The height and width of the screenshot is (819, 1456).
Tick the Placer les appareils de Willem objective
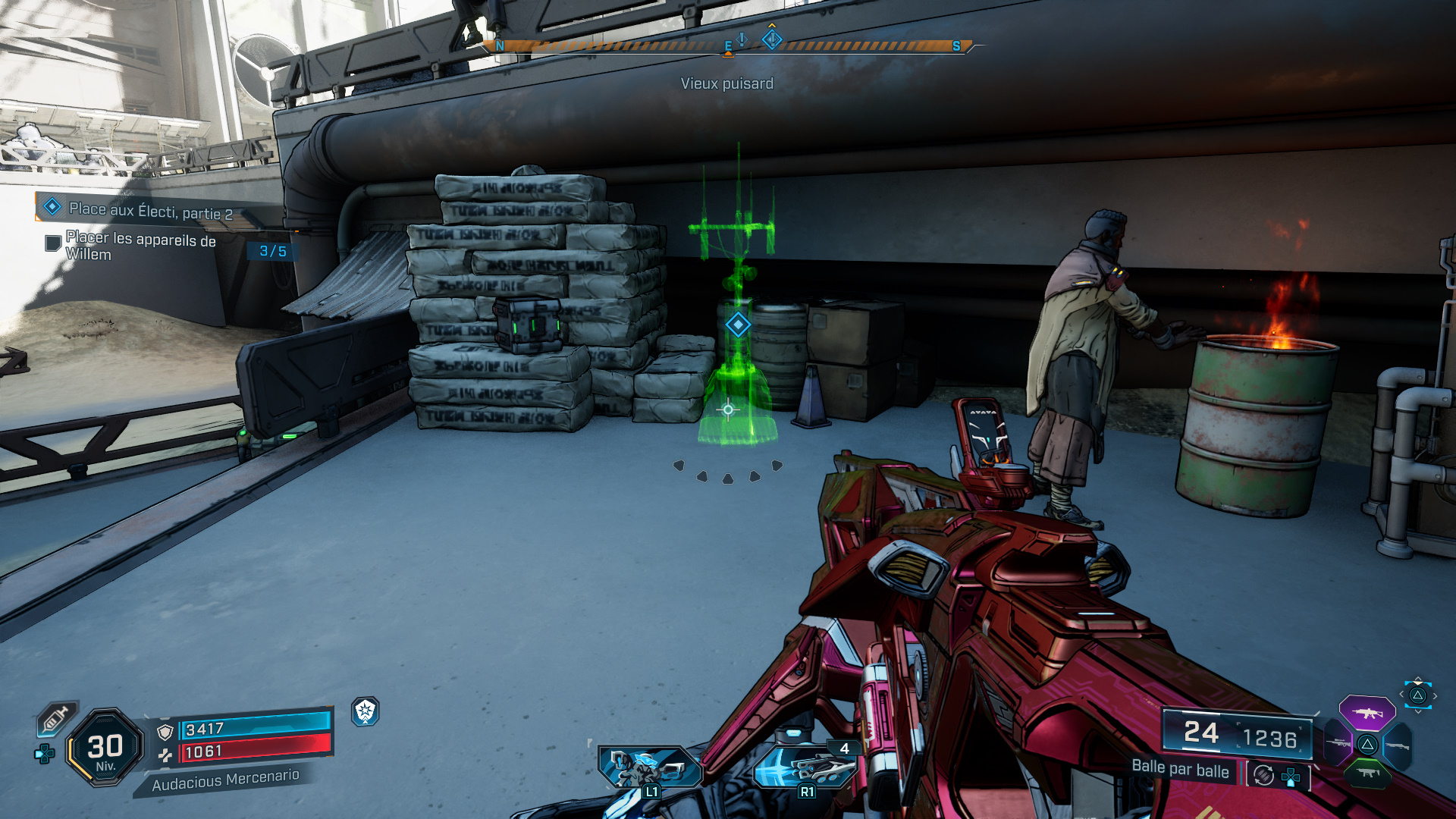click(x=53, y=243)
